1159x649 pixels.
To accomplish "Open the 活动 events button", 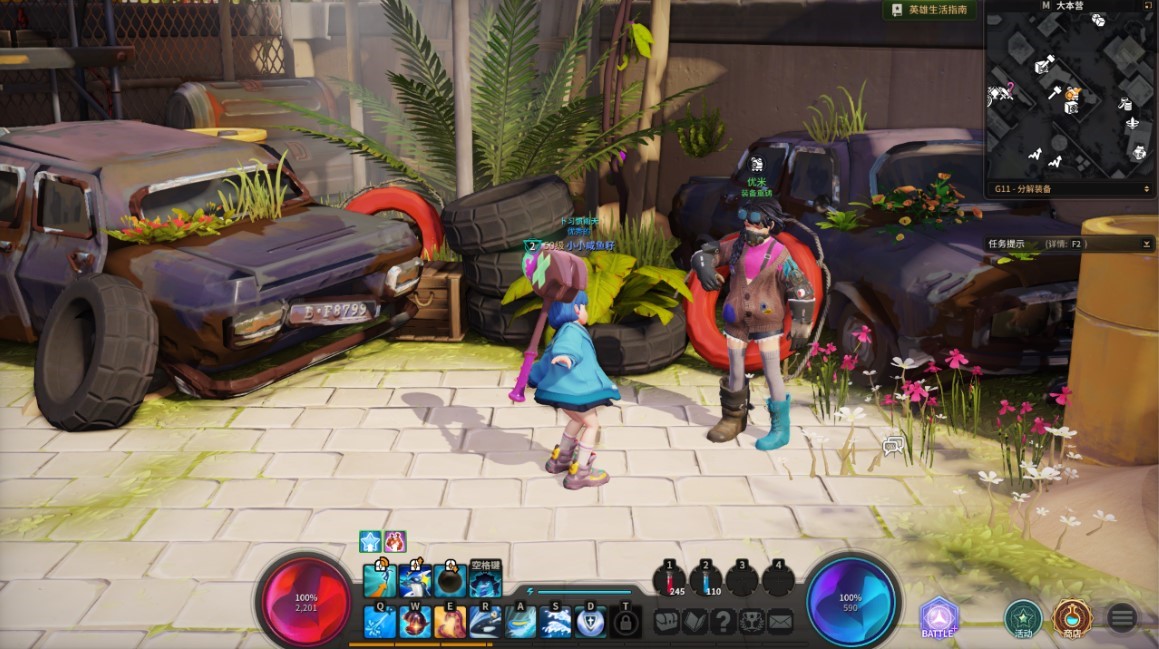I will coord(1023,618).
